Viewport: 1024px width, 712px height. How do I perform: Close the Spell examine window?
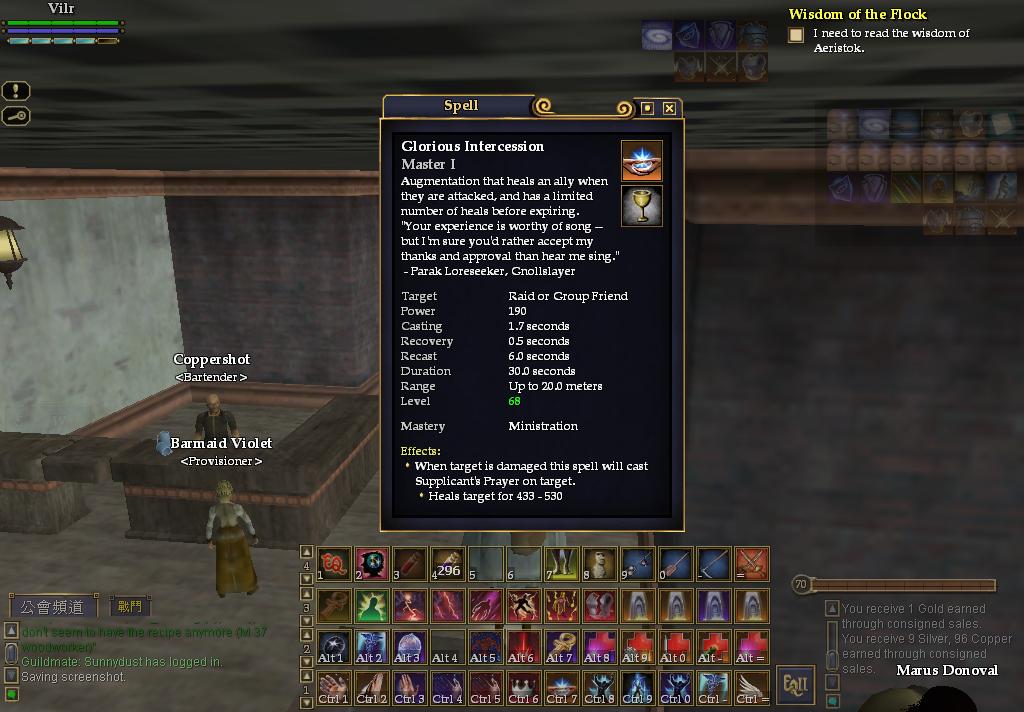(x=669, y=108)
